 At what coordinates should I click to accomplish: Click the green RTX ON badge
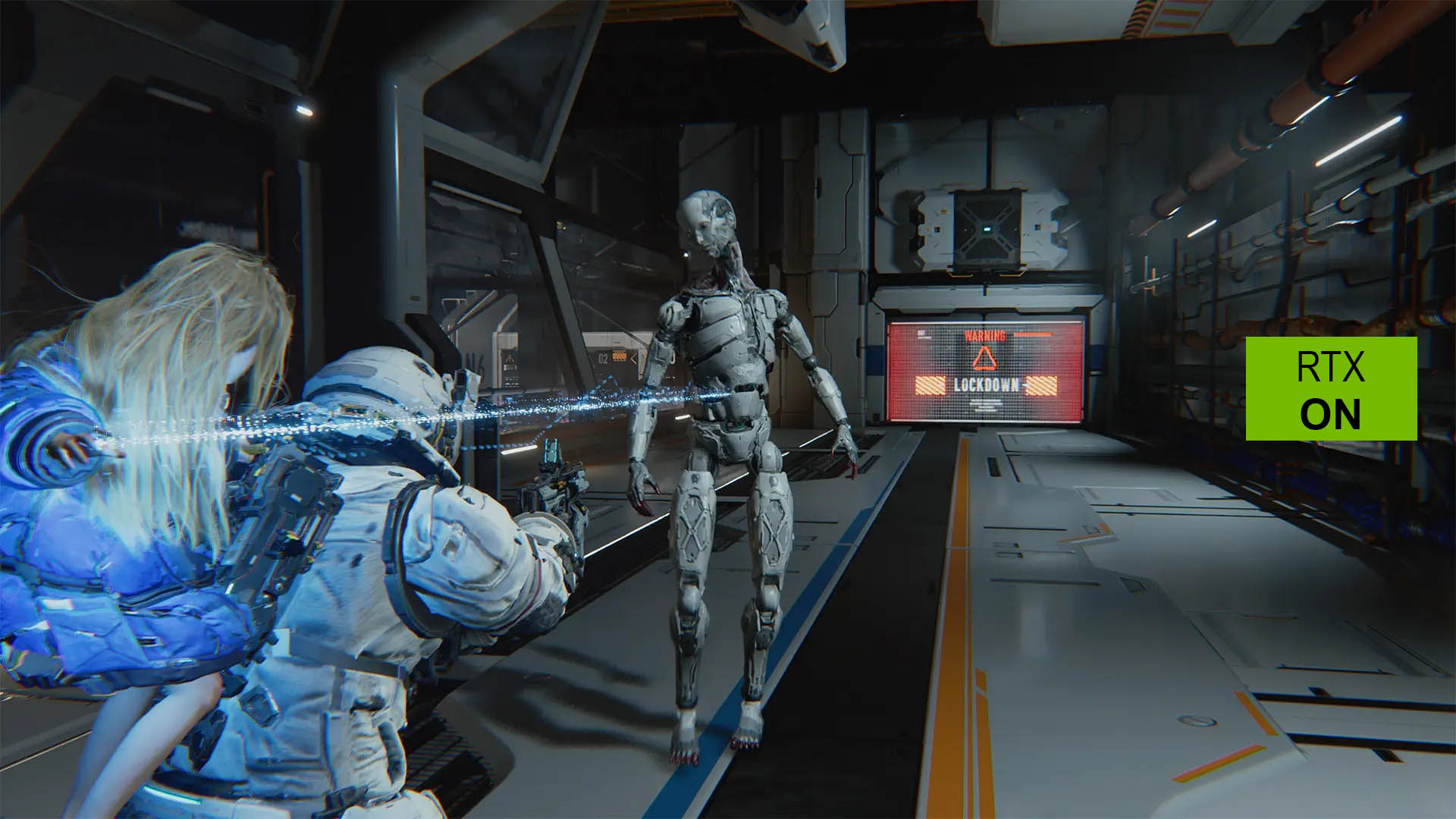1331,388
